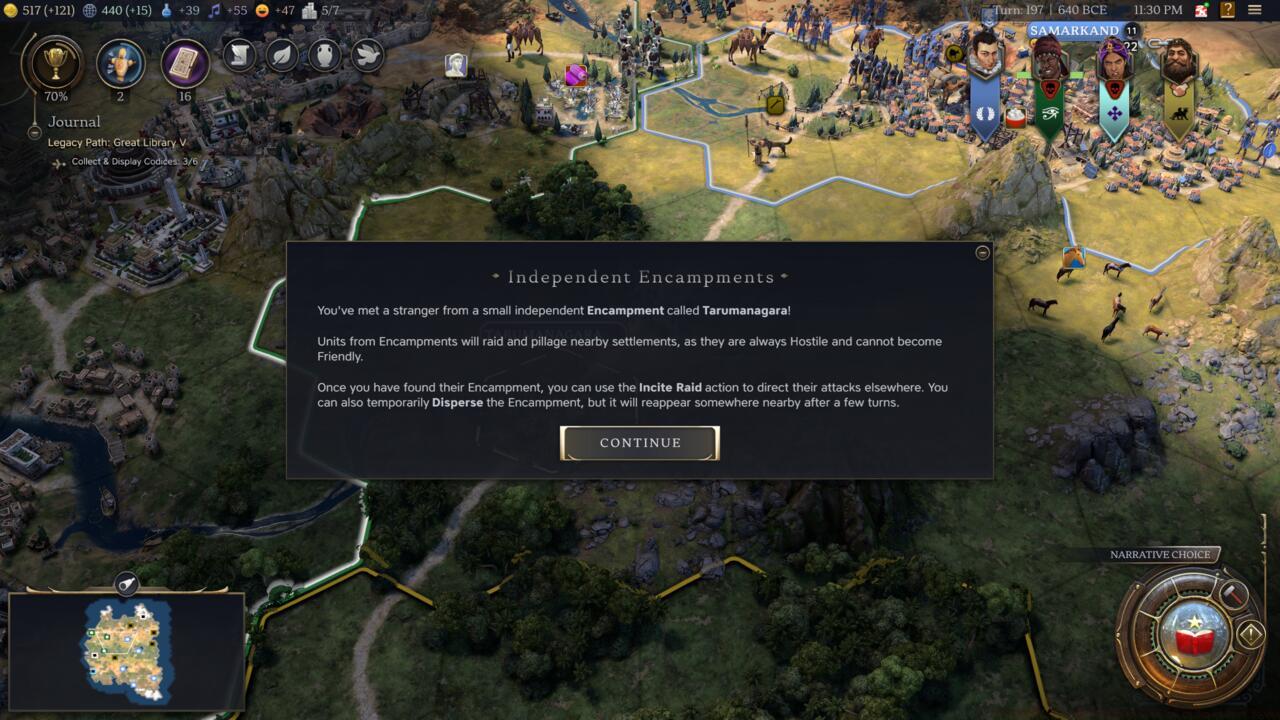Click the influence globe icon at the top

[x=87, y=10]
